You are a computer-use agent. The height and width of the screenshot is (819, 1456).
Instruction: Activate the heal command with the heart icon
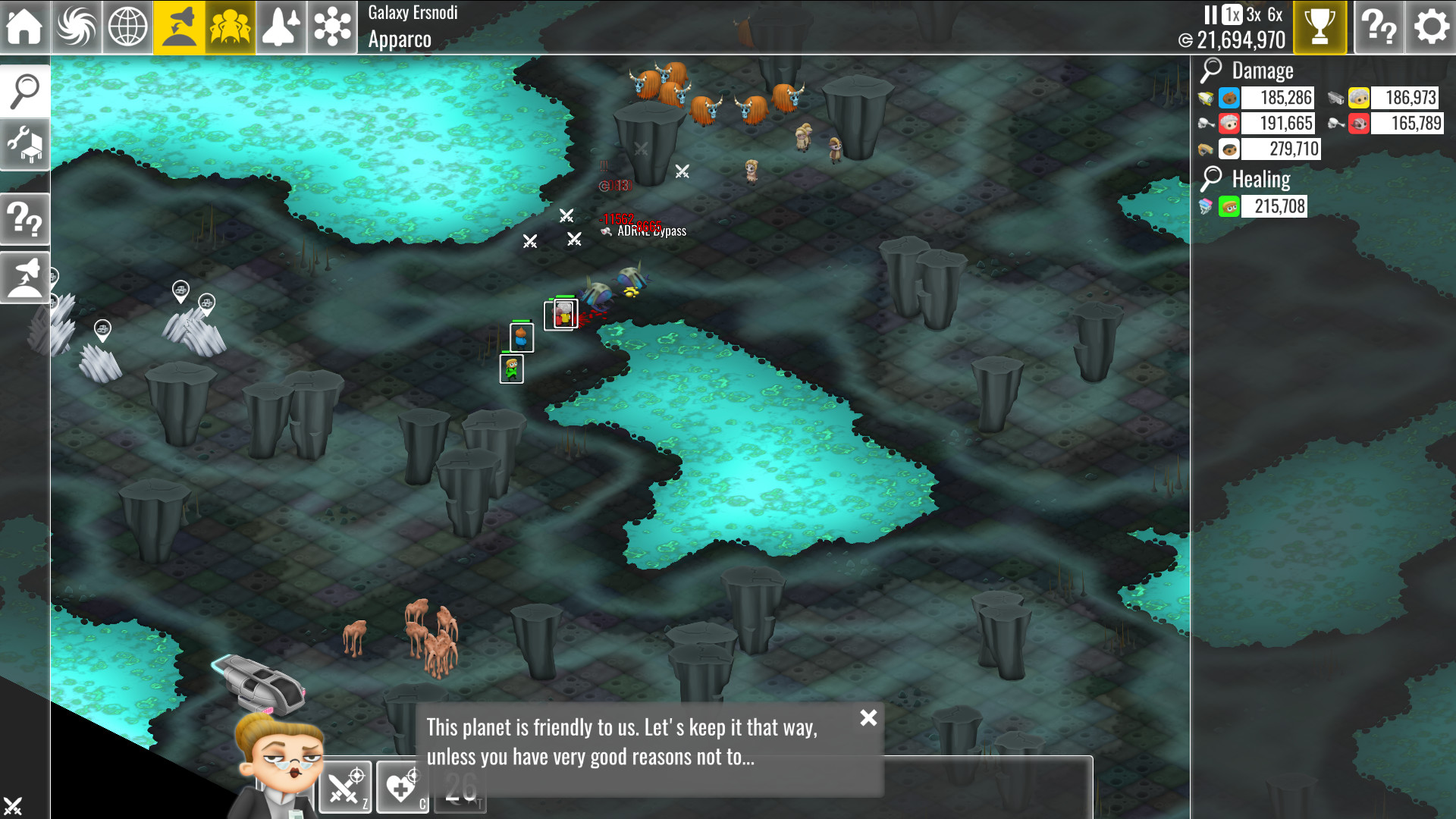402,787
